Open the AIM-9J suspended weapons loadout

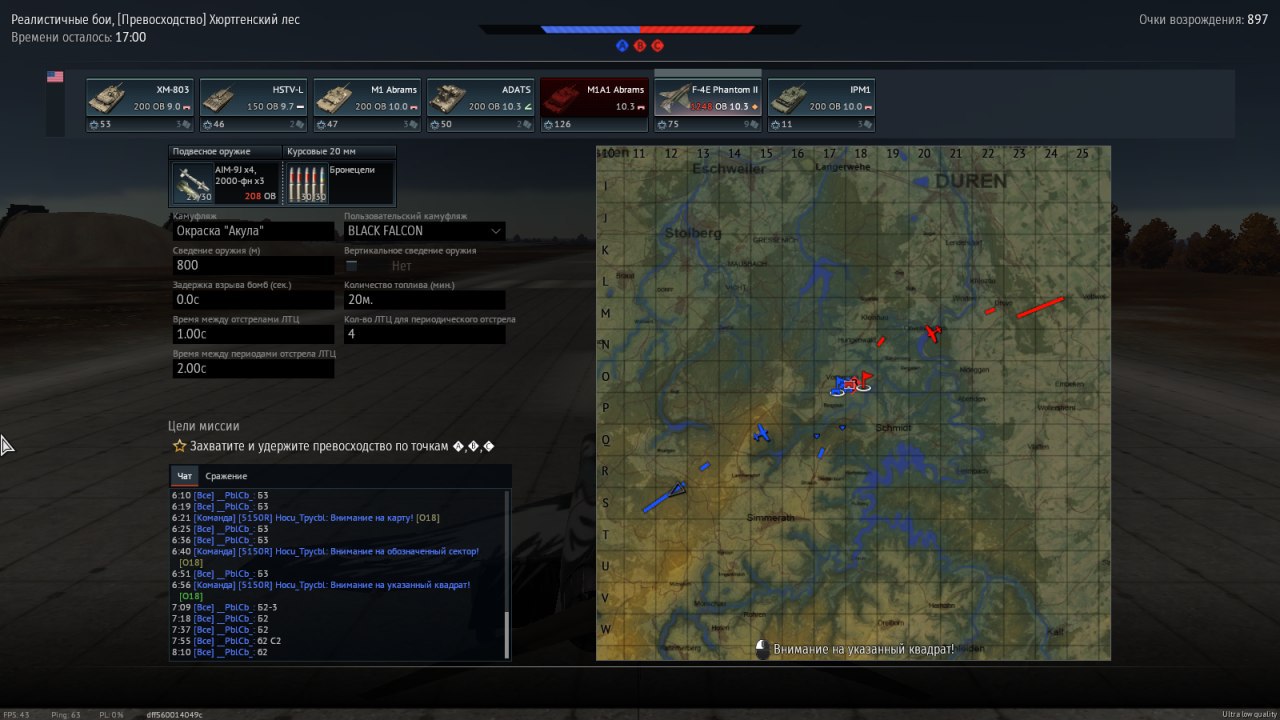click(x=225, y=183)
